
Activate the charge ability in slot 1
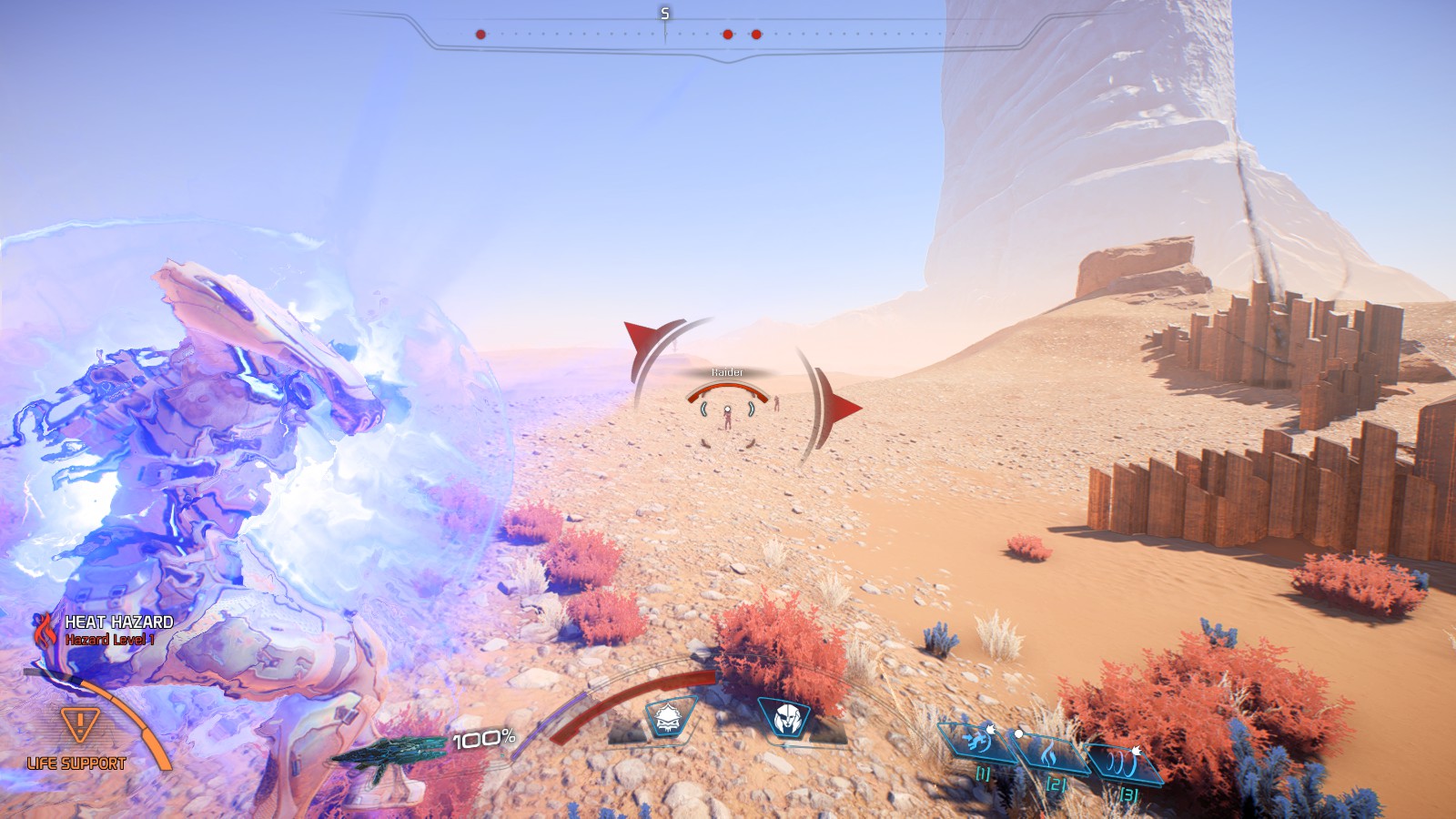coord(976,740)
